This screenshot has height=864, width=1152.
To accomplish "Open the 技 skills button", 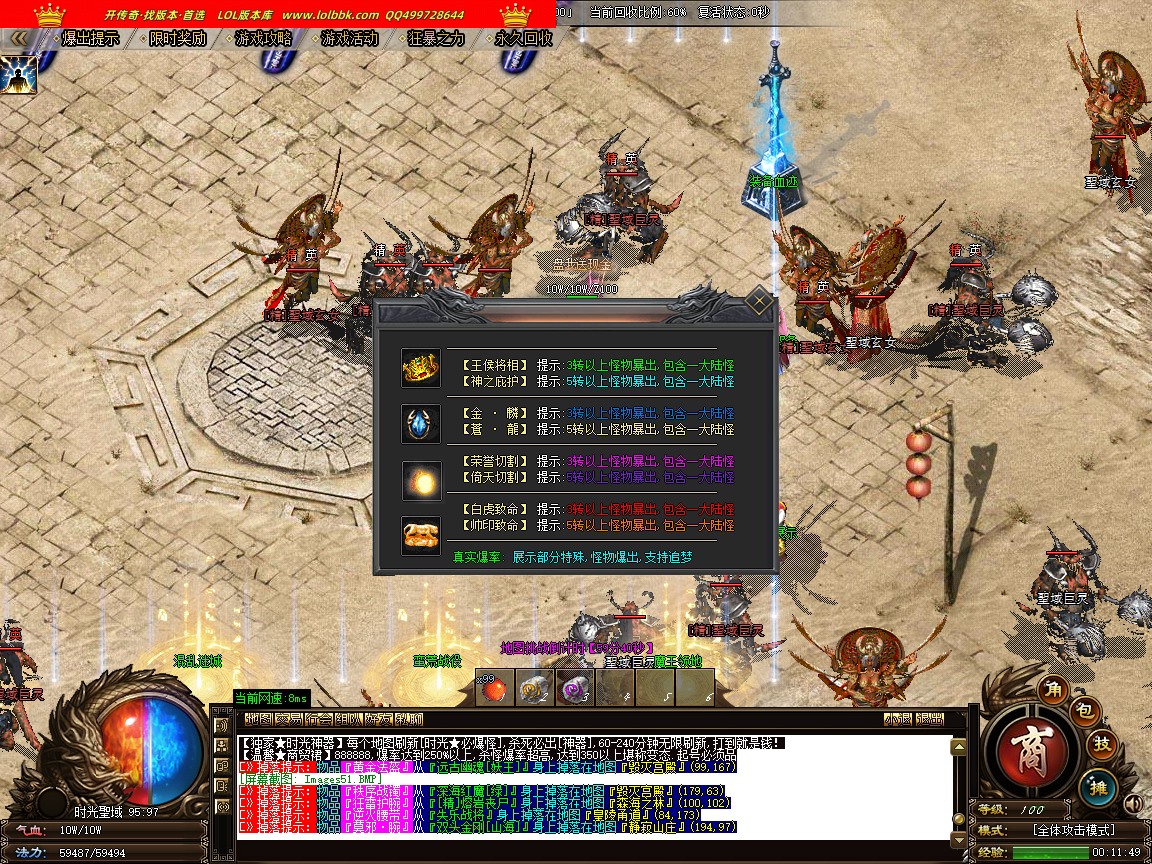I will (x=1102, y=744).
